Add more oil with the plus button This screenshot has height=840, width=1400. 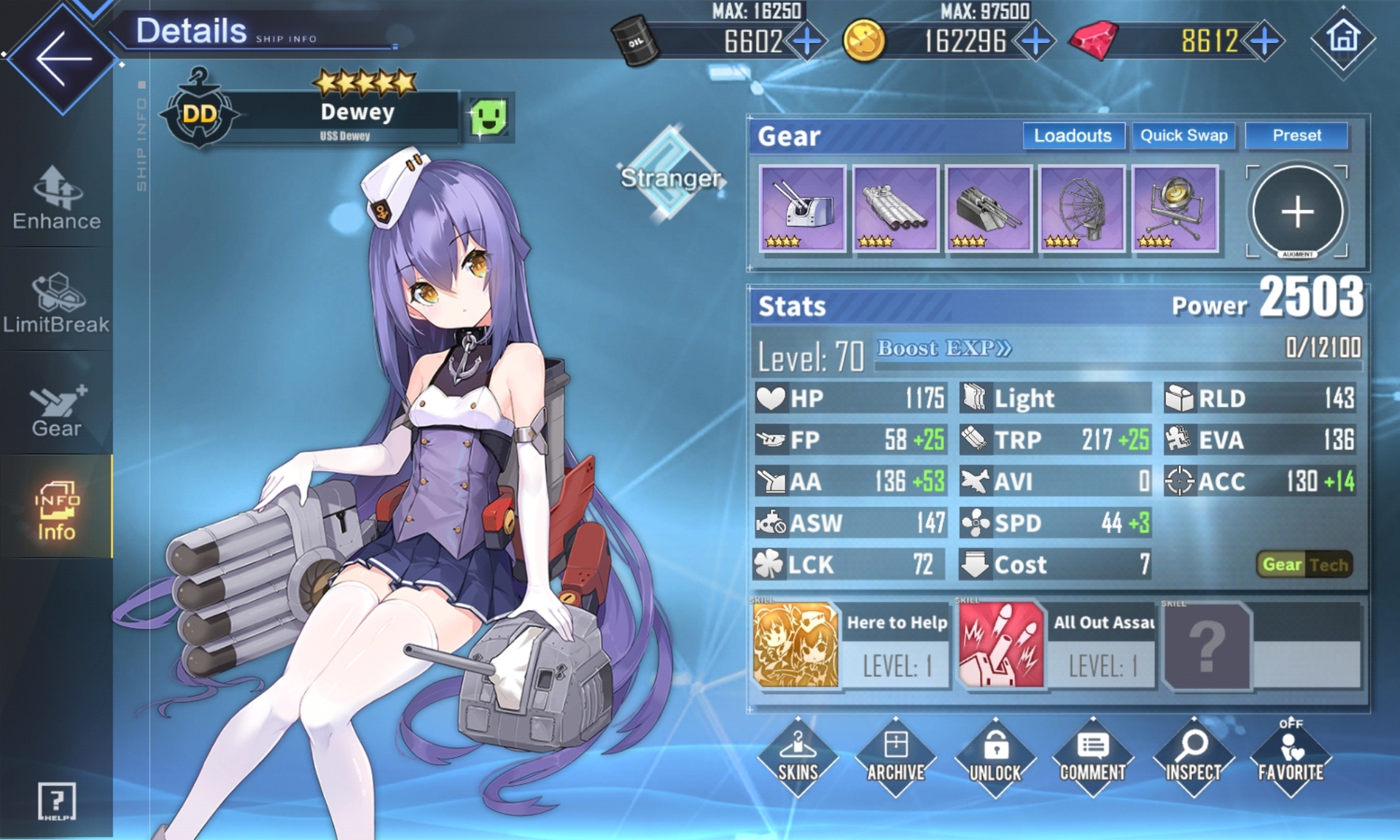(x=807, y=41)
